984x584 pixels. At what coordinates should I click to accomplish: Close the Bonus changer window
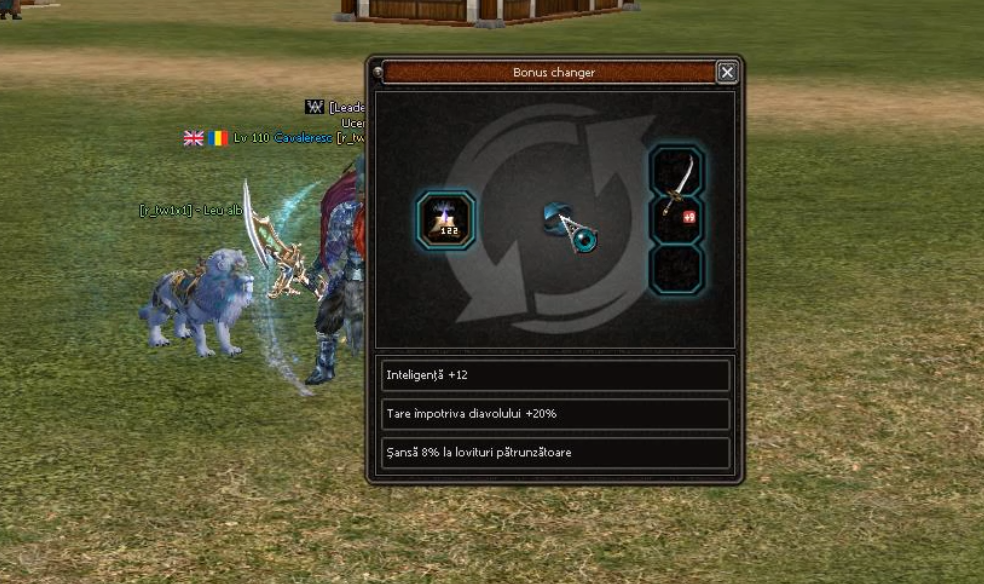point(727,72)
